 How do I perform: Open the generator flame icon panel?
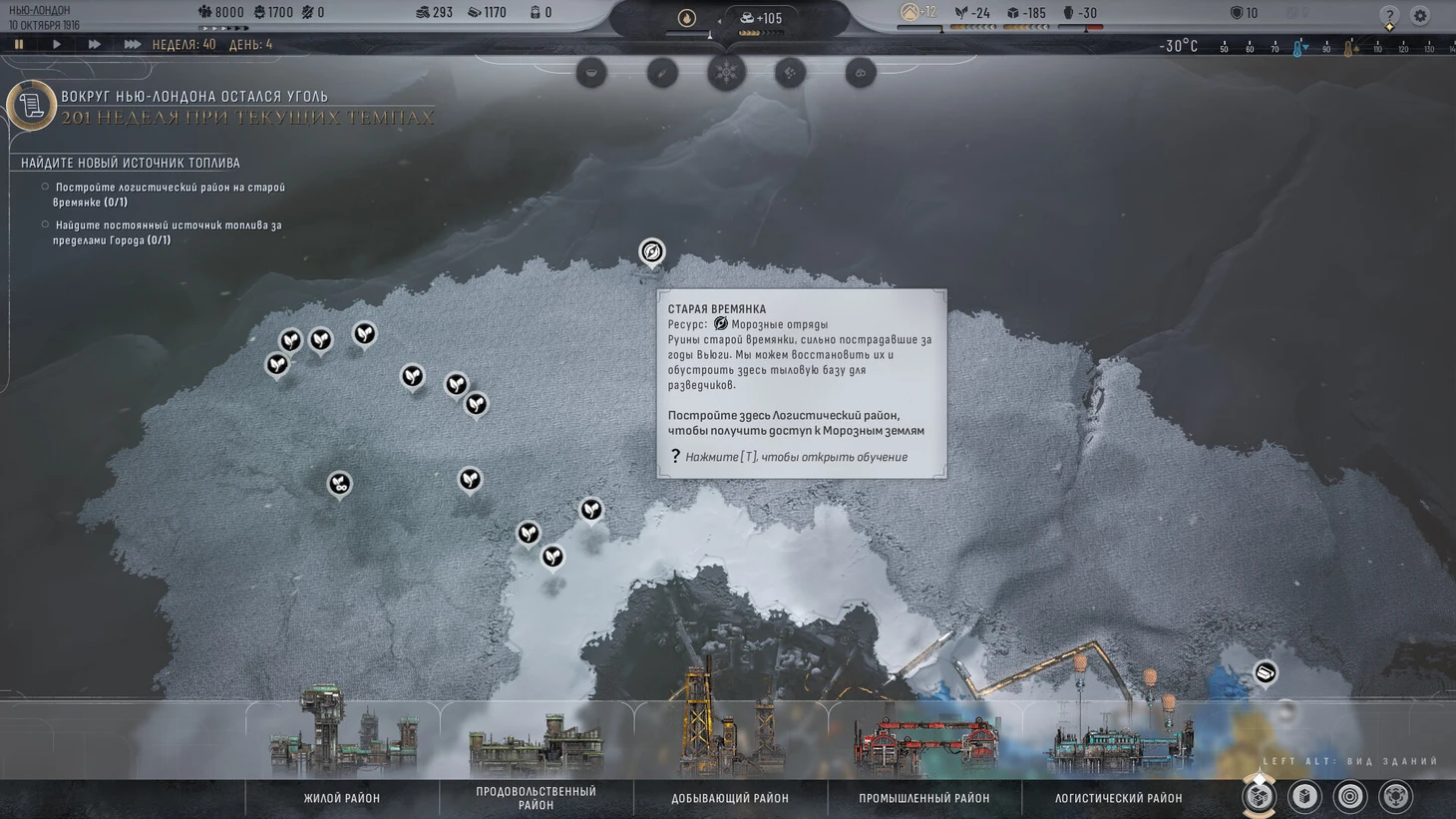coord(687,18)
